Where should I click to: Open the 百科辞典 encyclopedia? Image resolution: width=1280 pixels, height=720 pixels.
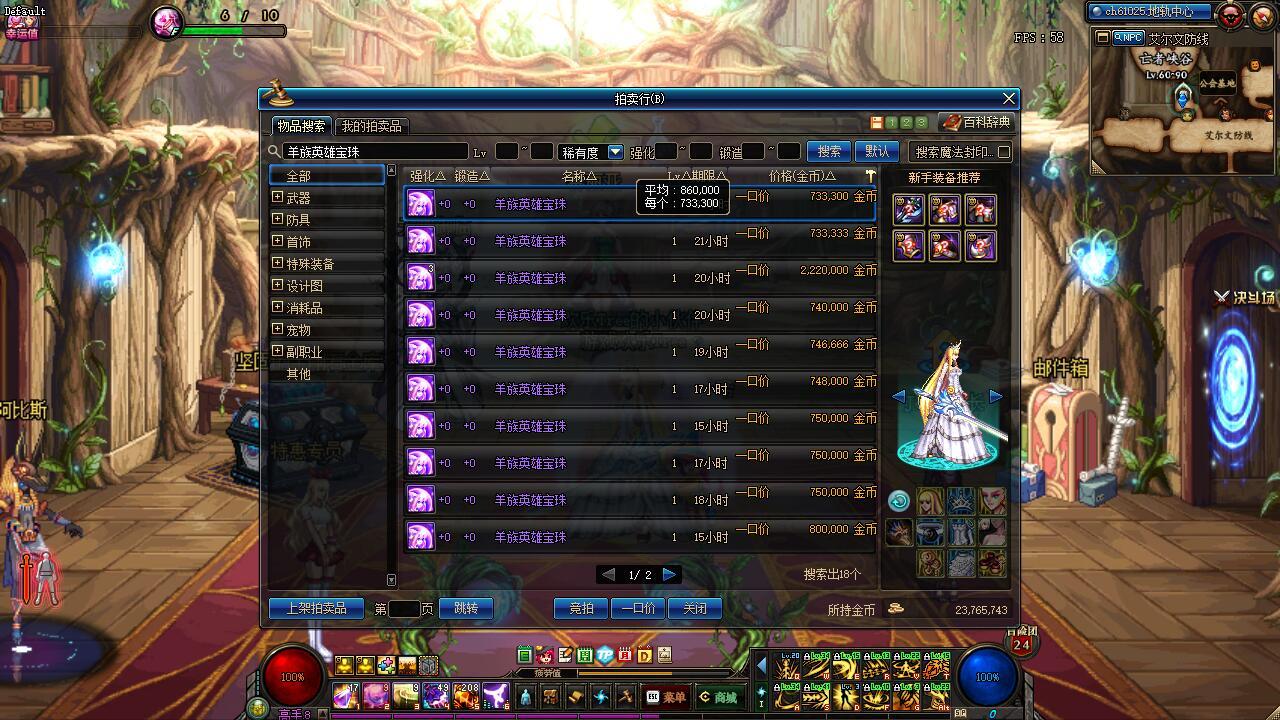tap(976, 122)
